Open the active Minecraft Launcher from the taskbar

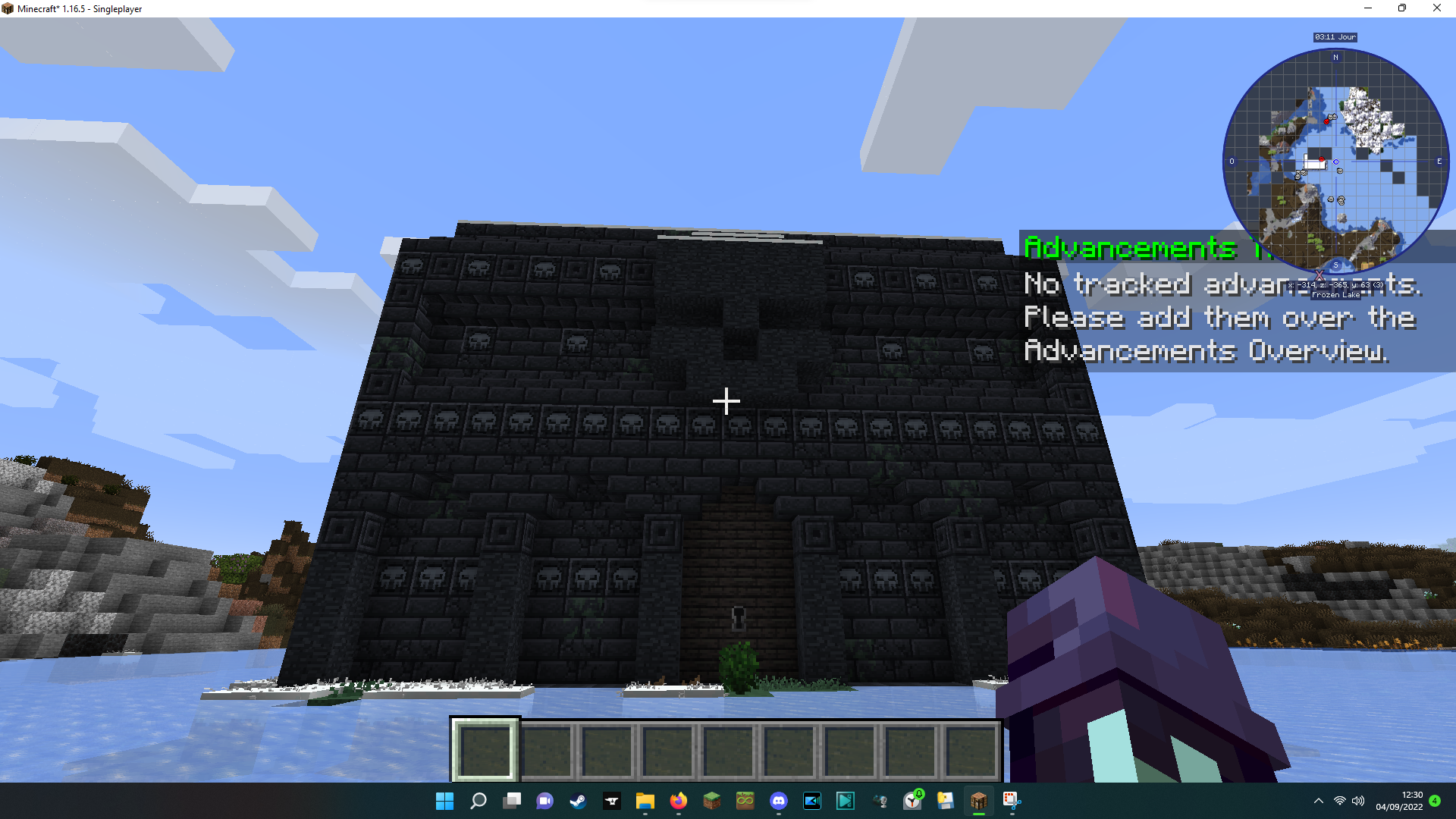pyautogui.click(x=979, y=802)
